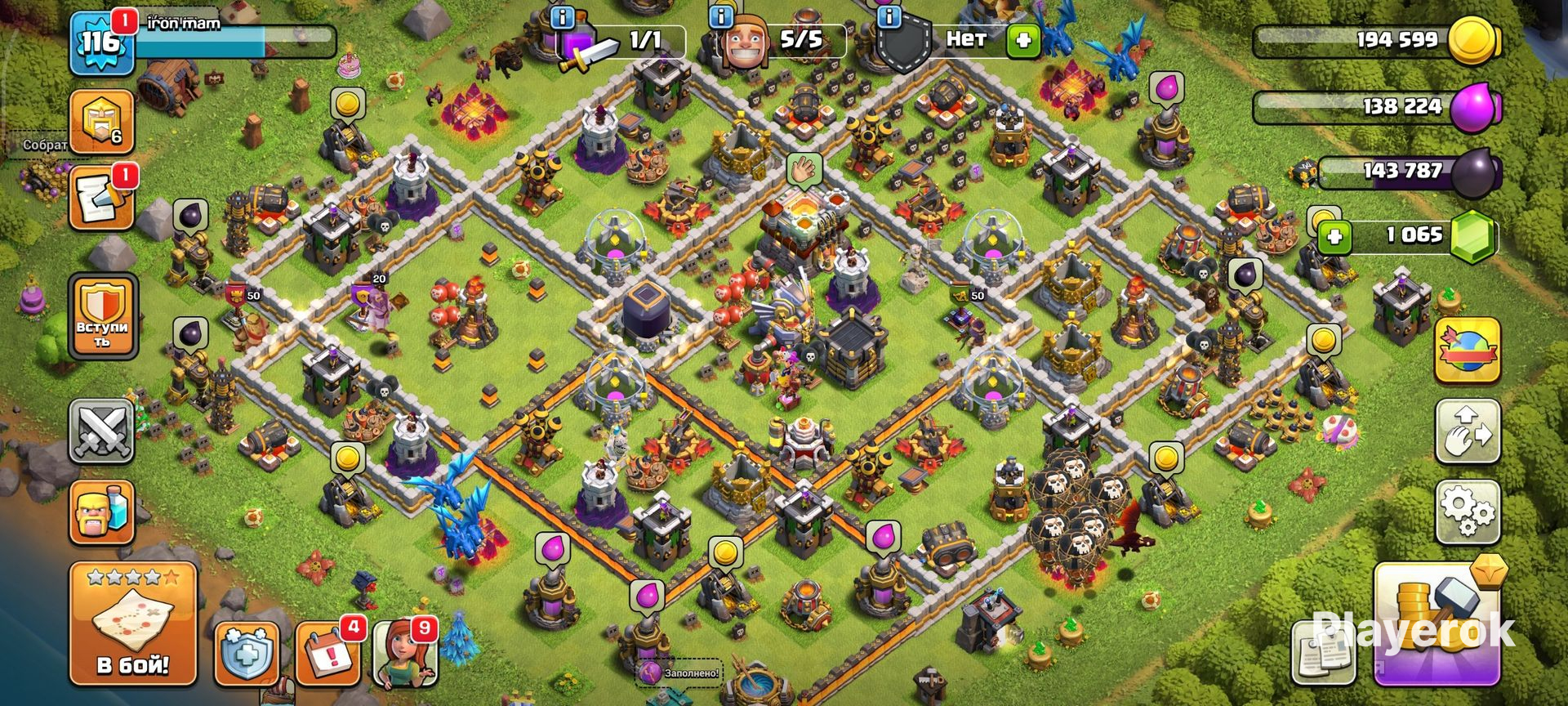This screenshot has width=1568, height=706.
Task: Open the notes clipboard beside shop
Action: point(1323,654)
